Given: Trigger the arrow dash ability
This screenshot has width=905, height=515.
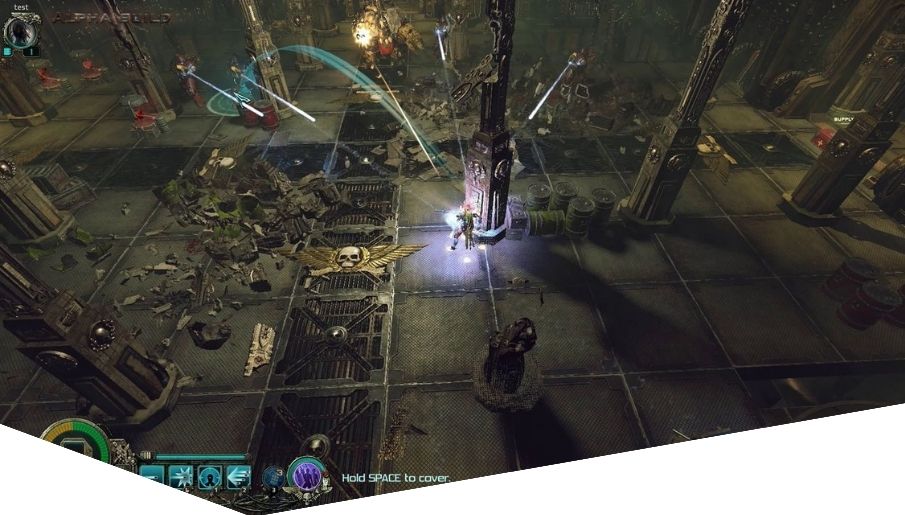Looking at the screenshot, I should pos(238,477).
